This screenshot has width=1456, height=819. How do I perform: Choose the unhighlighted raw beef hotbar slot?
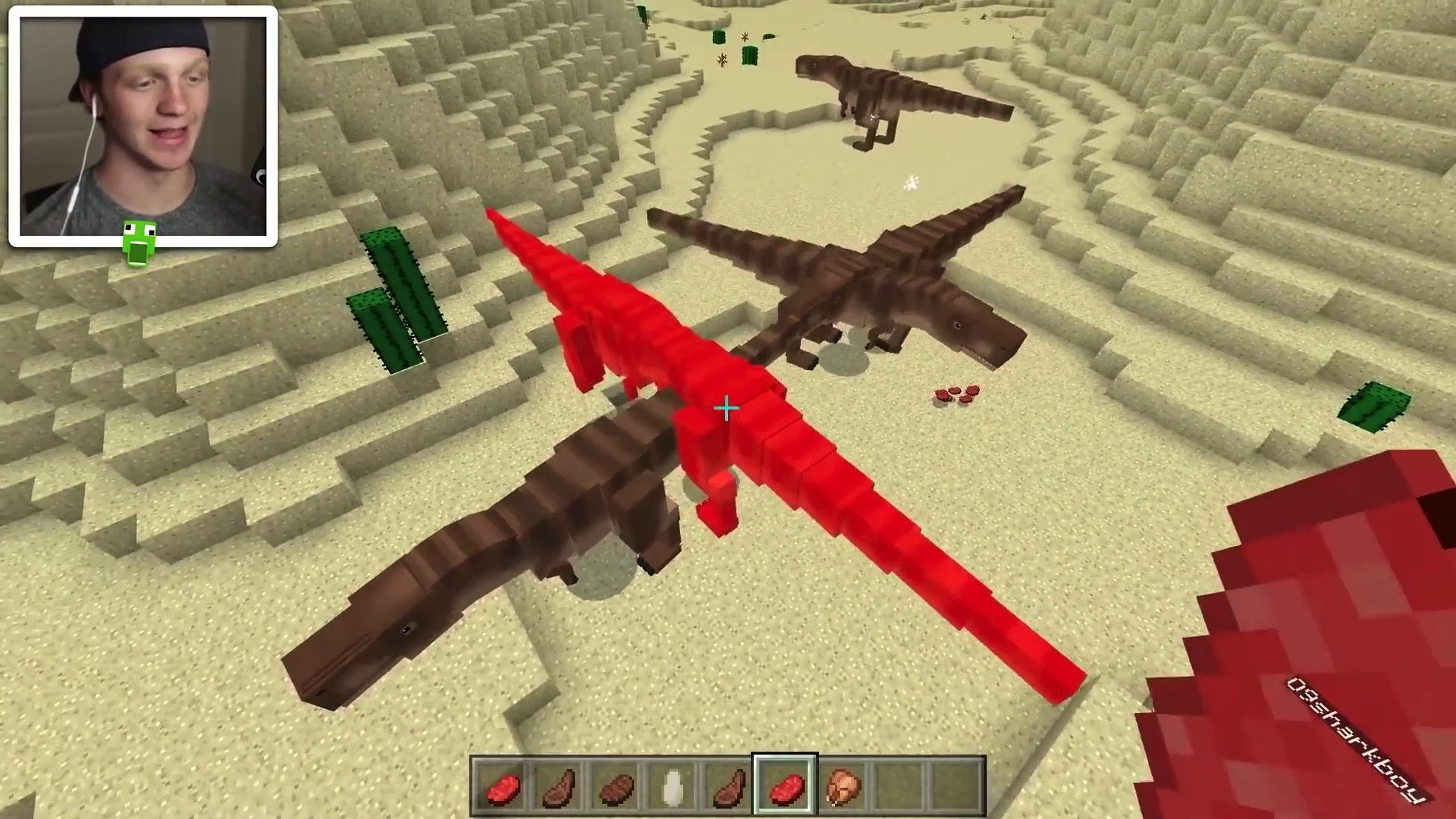pyautogui.click(x=500, y=787)
